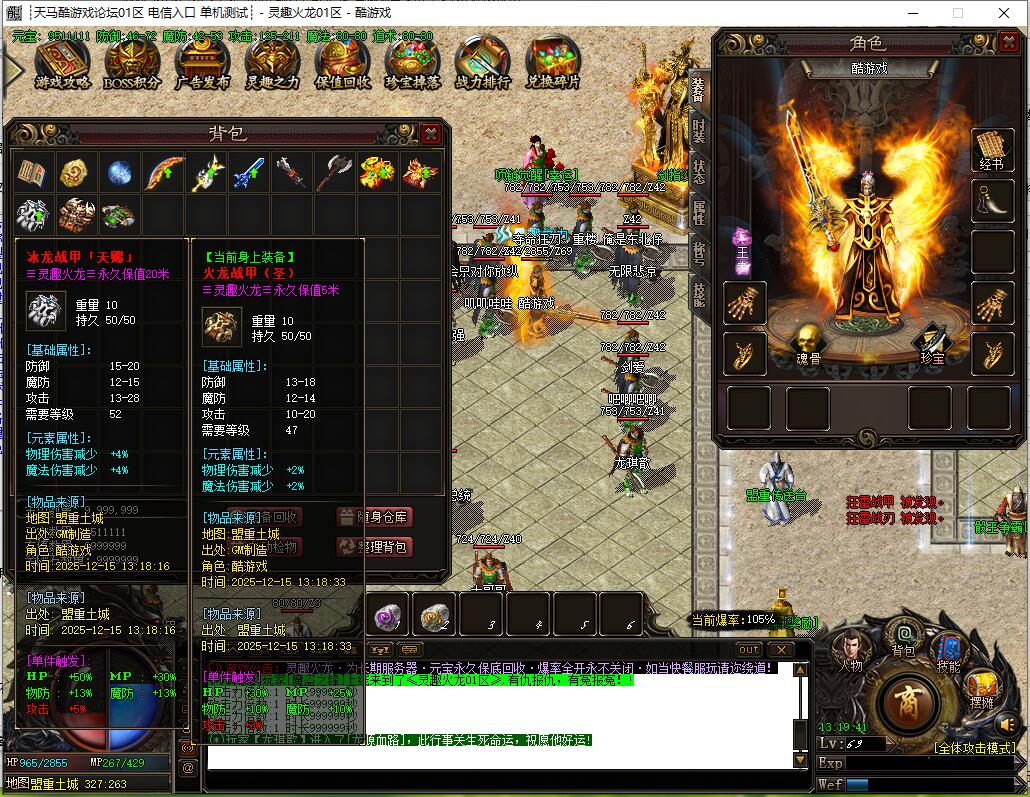Open the 游戏攻略 game guide menu
This screenshot has width=1030, height=797.
(x=62, y=64)
